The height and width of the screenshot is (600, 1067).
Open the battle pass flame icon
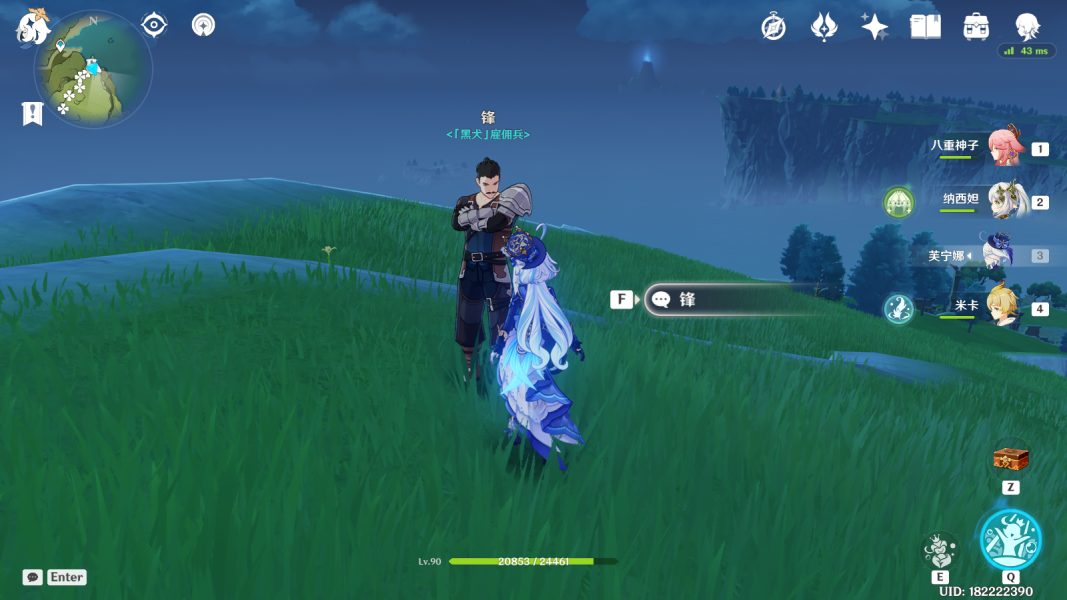pyautogui.click(x=823, y=27)
